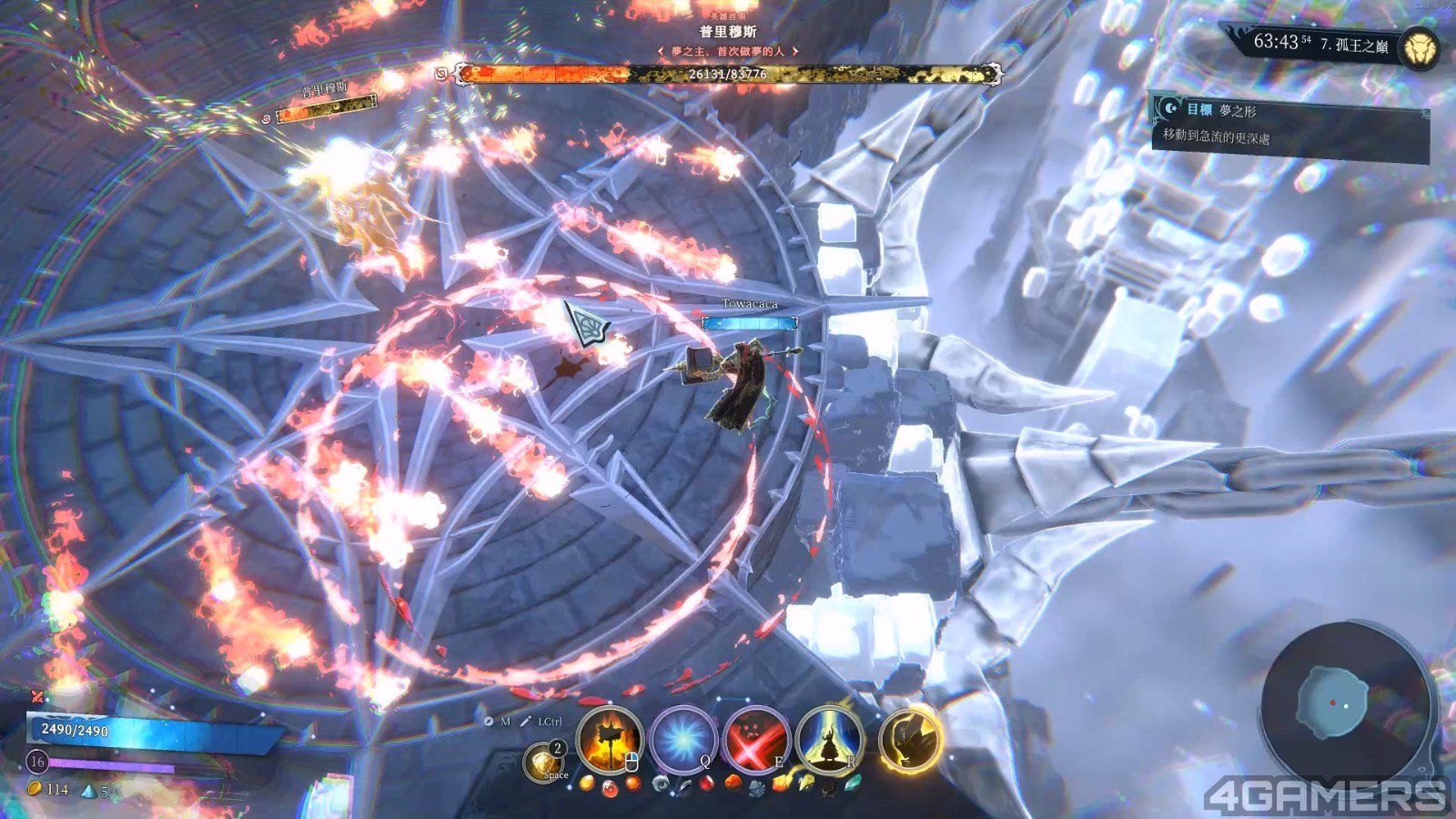Use the golden shield dash icon
The image size is (1456, 819).
click(544, 761)
